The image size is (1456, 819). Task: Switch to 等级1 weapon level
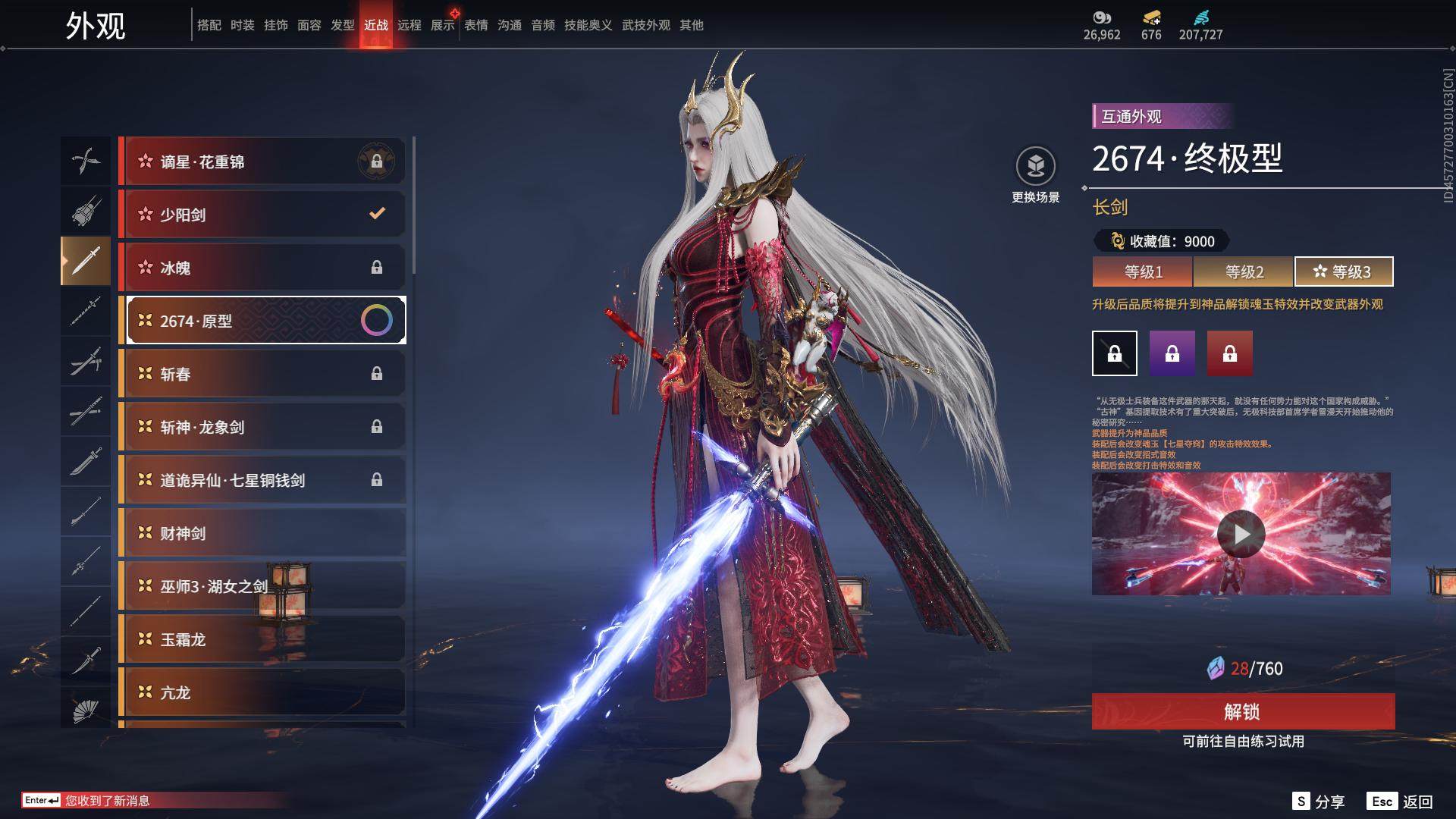pos(1143,271)
